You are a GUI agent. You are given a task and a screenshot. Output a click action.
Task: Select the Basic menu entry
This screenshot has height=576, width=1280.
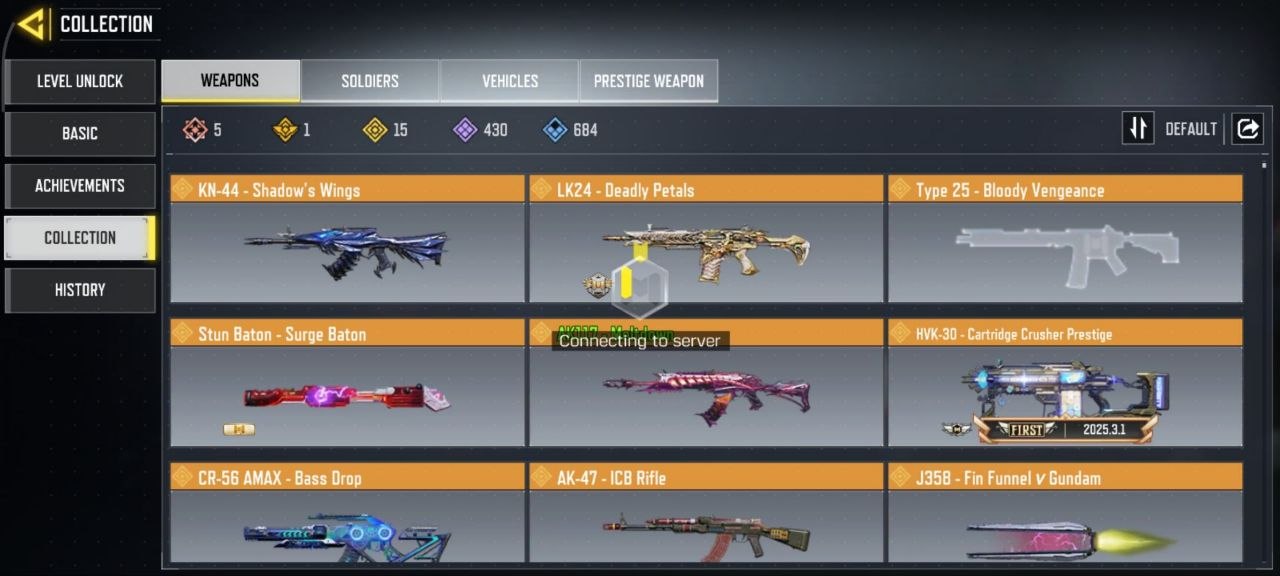(80, 133)
